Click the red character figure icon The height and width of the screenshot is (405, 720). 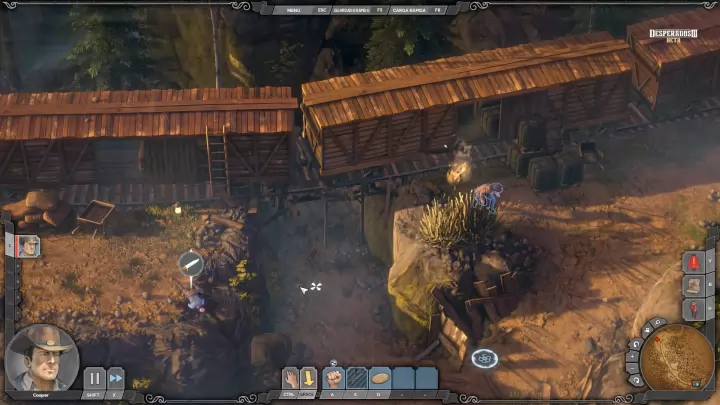pyautogui.click(x=695, y=308)
